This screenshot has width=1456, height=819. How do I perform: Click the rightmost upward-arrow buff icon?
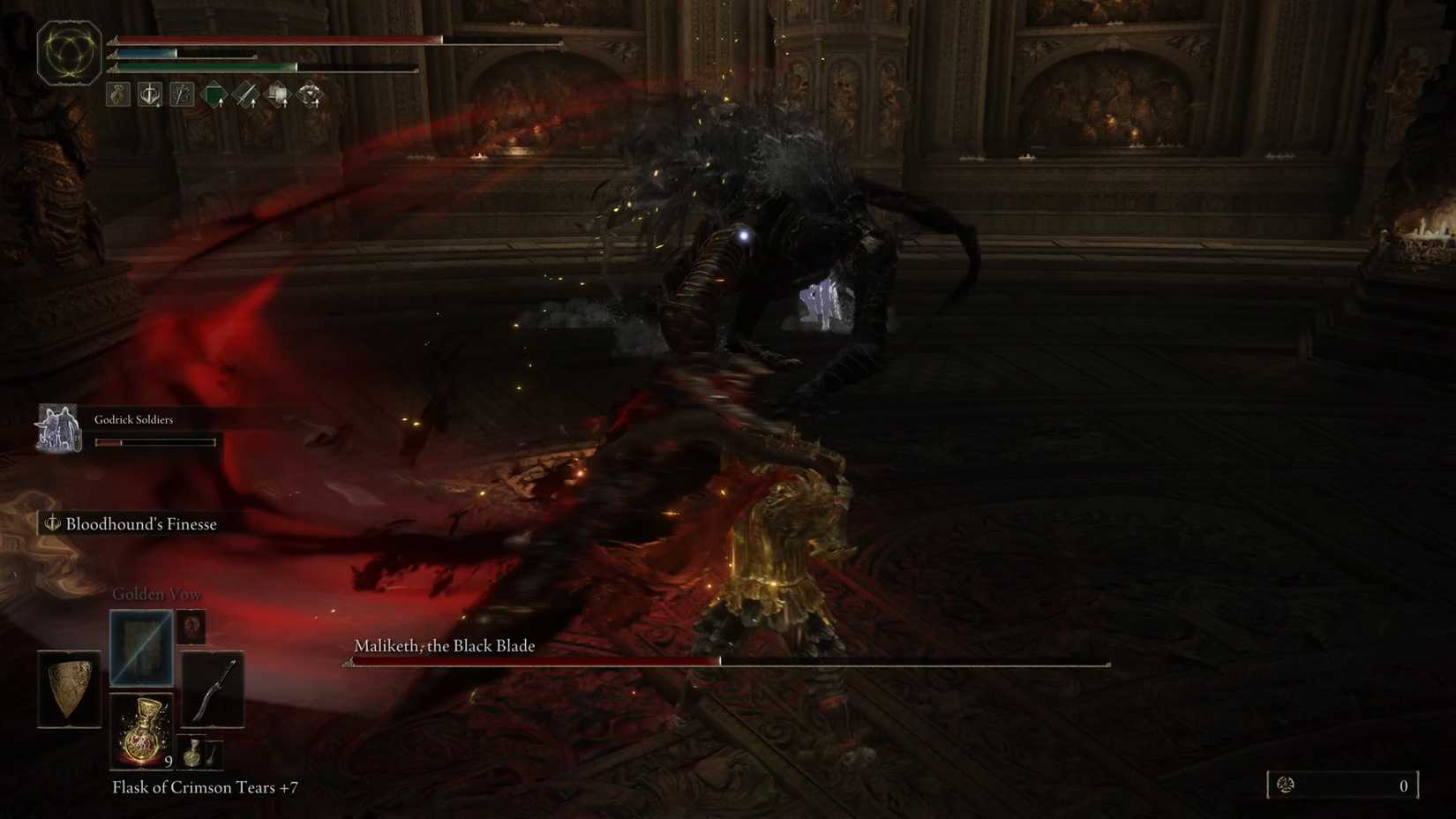point(311,94)
